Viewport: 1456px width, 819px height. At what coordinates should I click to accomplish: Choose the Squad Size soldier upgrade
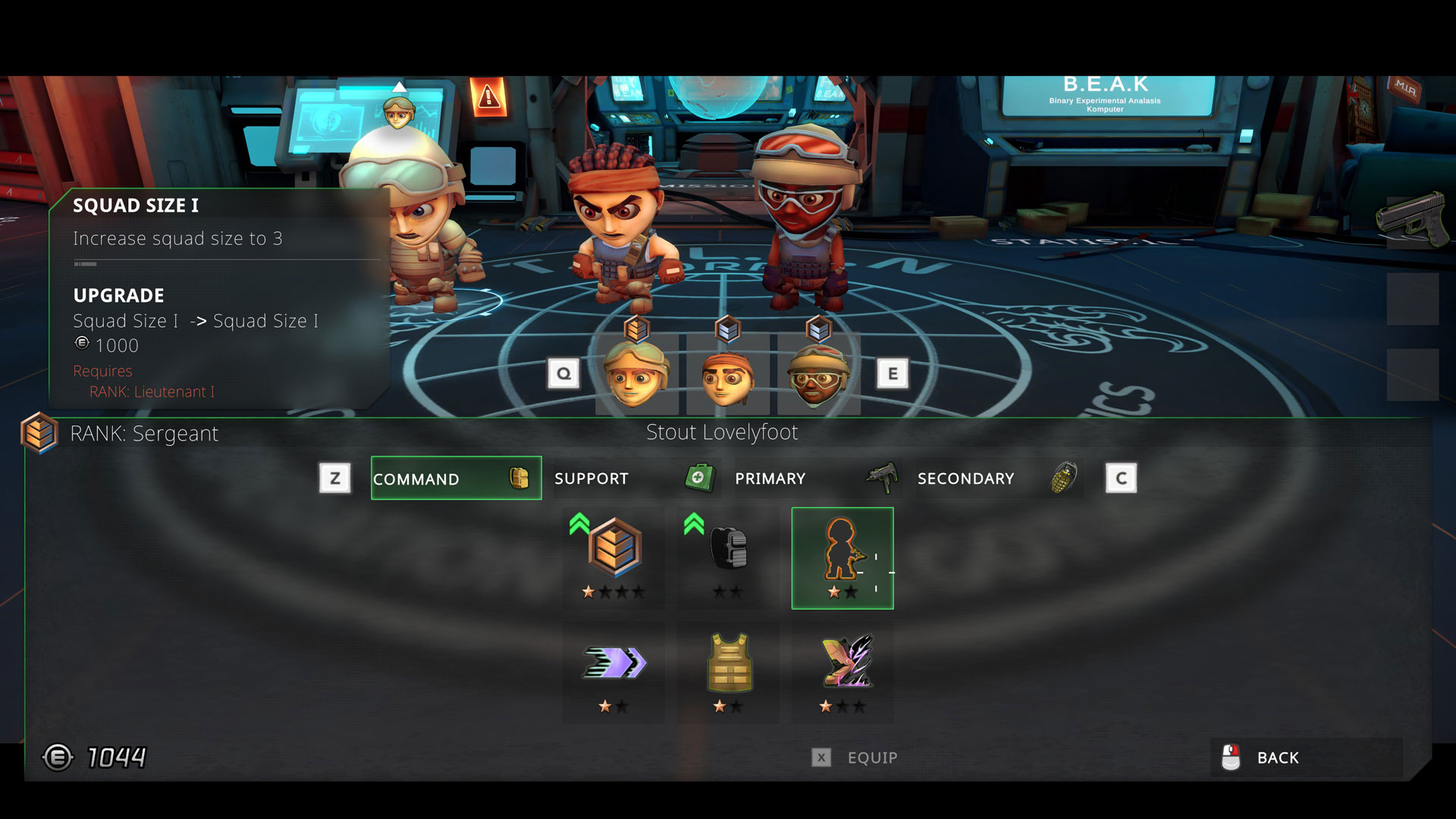842,557
